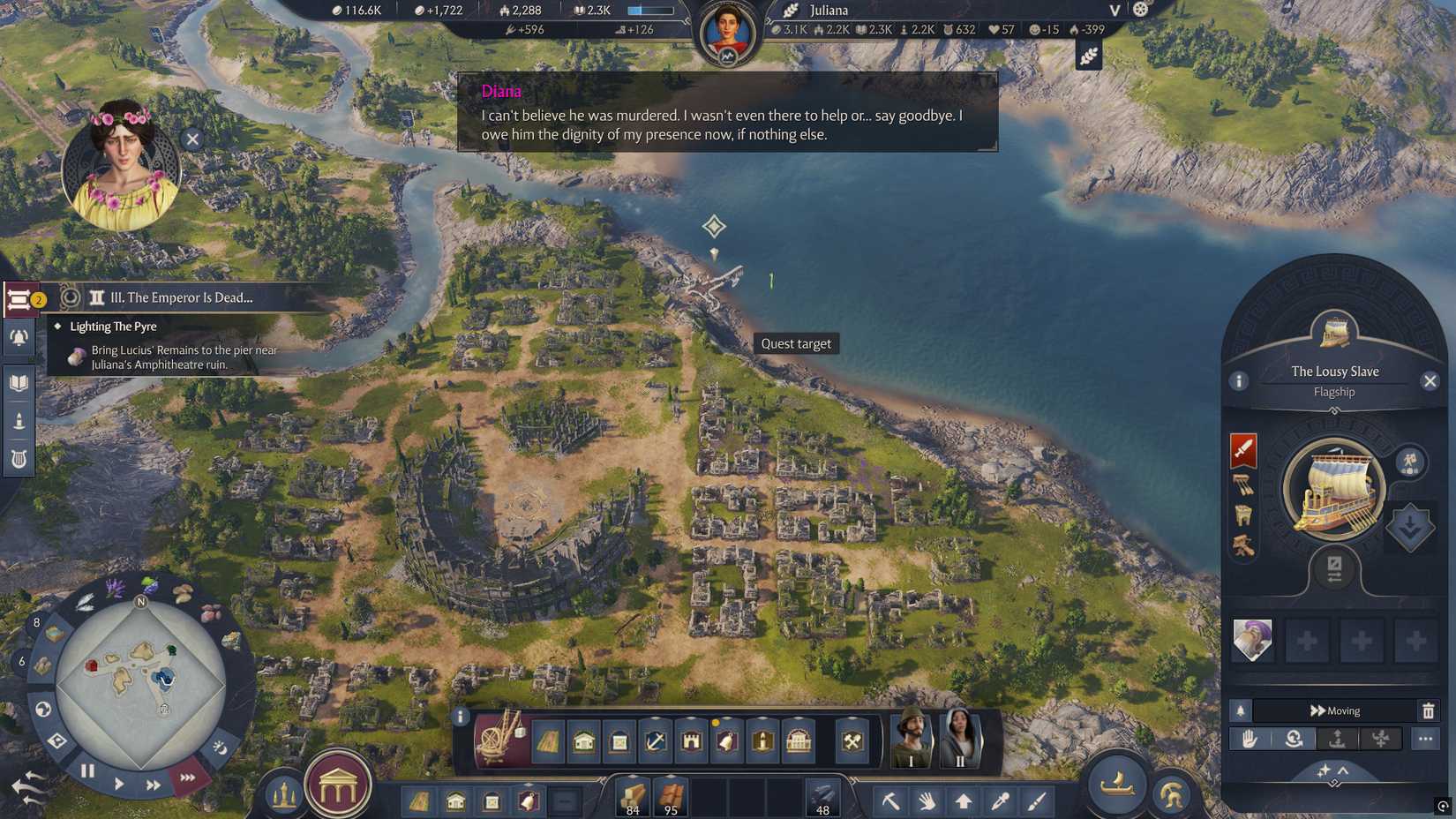
Task: Toggle the hand stop command on the ship
Action: pos(1249,739)
